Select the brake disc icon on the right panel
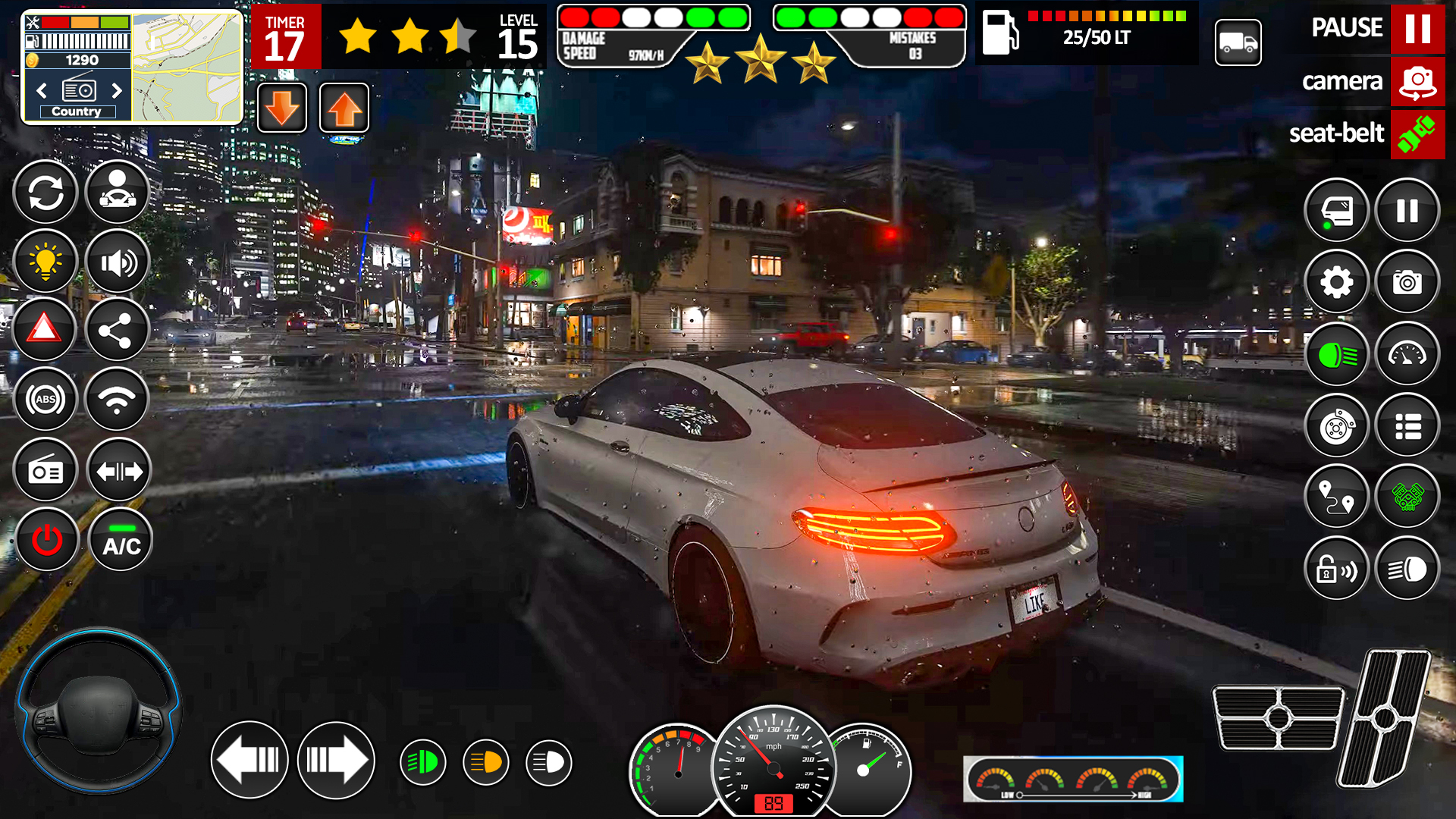 pos(1337,426)
